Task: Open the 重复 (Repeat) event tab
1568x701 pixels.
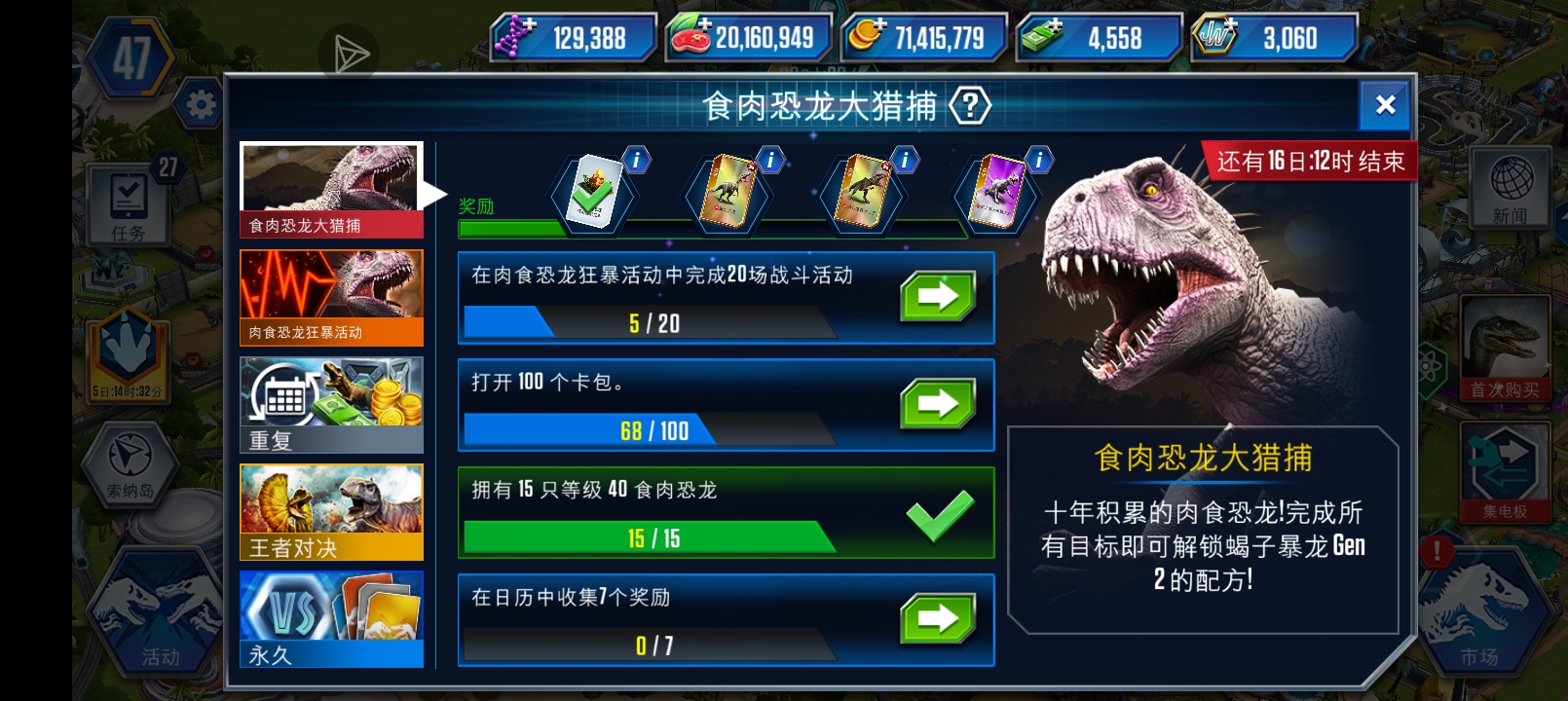Action: pyautogui.click(x=331, y=402)
